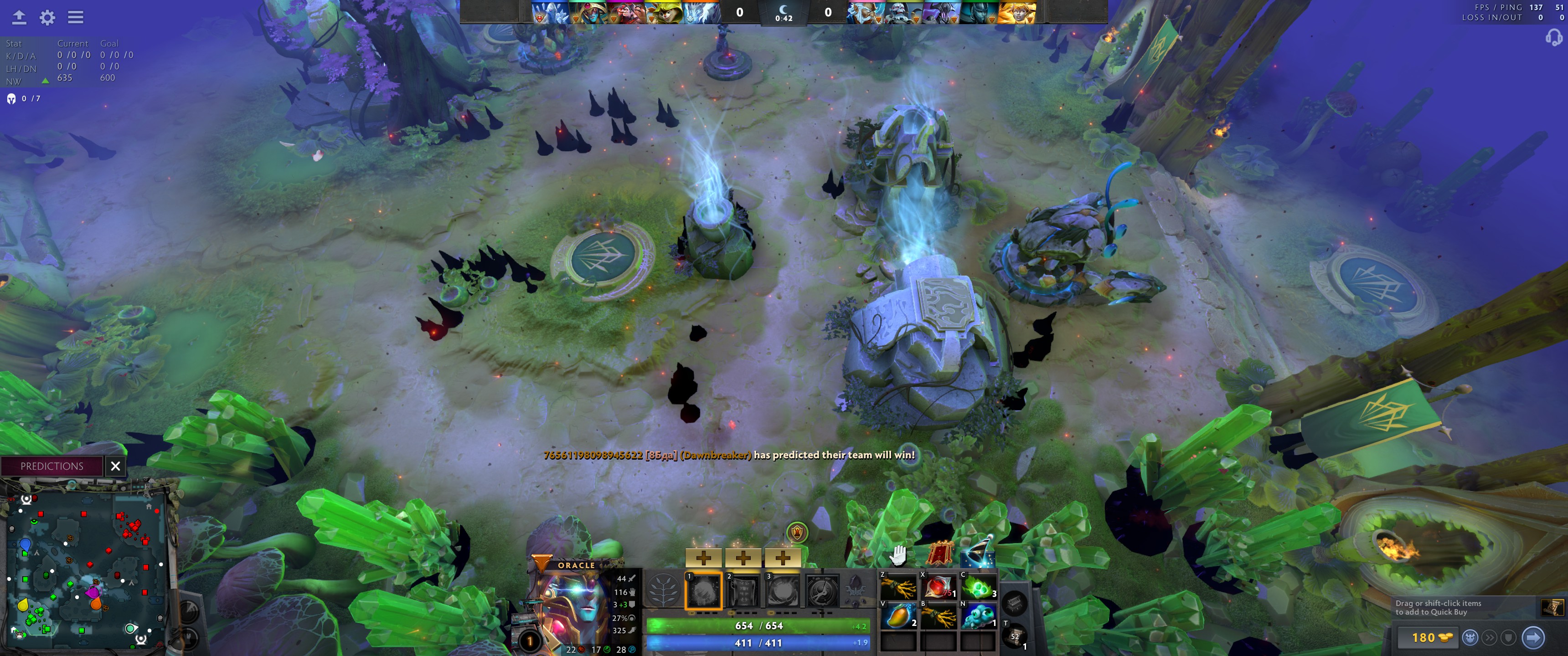The width and height of the screenshot is (1568, 656).
Task: Close the Predictions panel with the X
Action: [116, 466]
